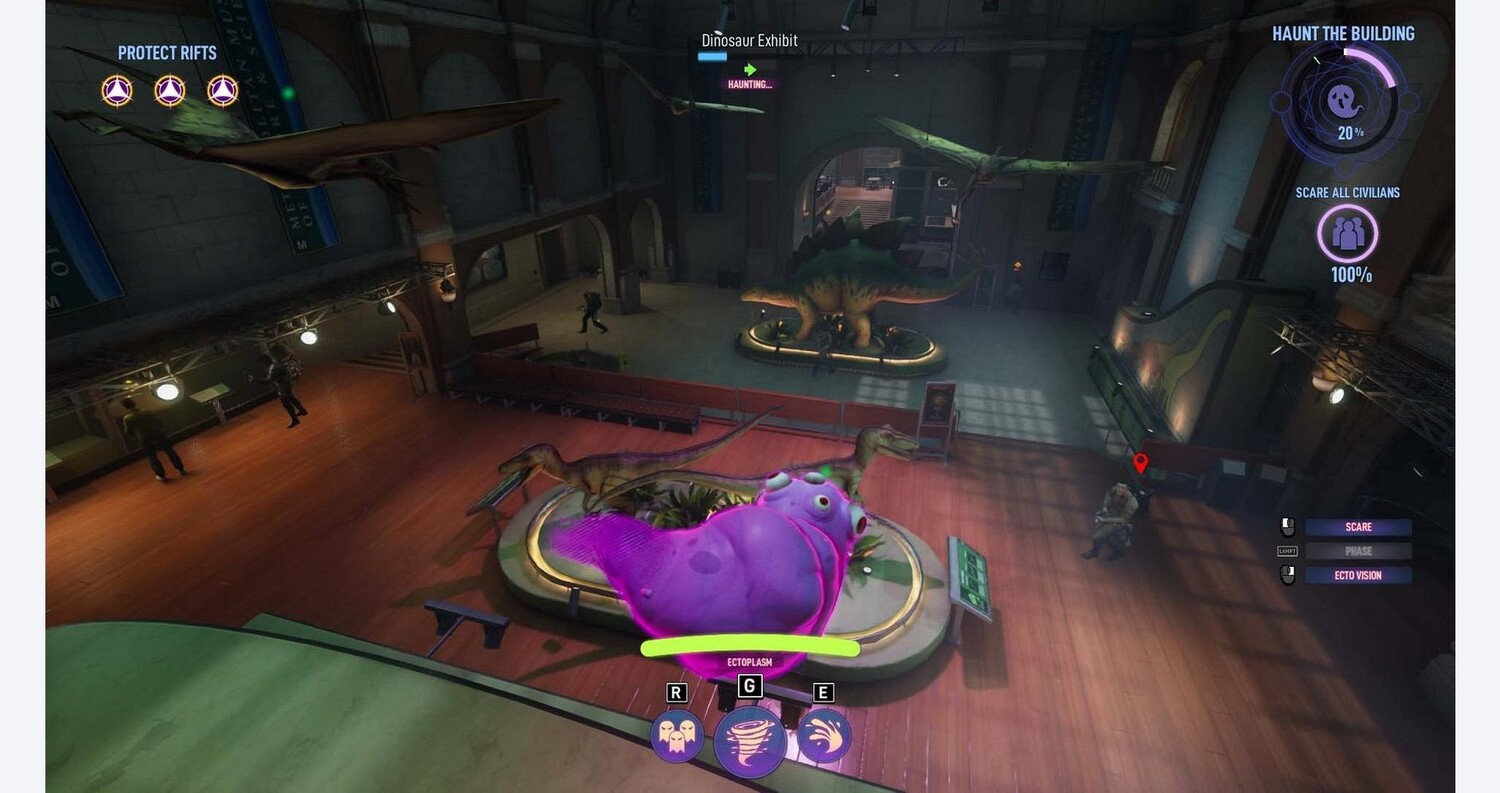Click the Scare All Civilians icon
The image size is (1500, 793).
click(1347, 234)
